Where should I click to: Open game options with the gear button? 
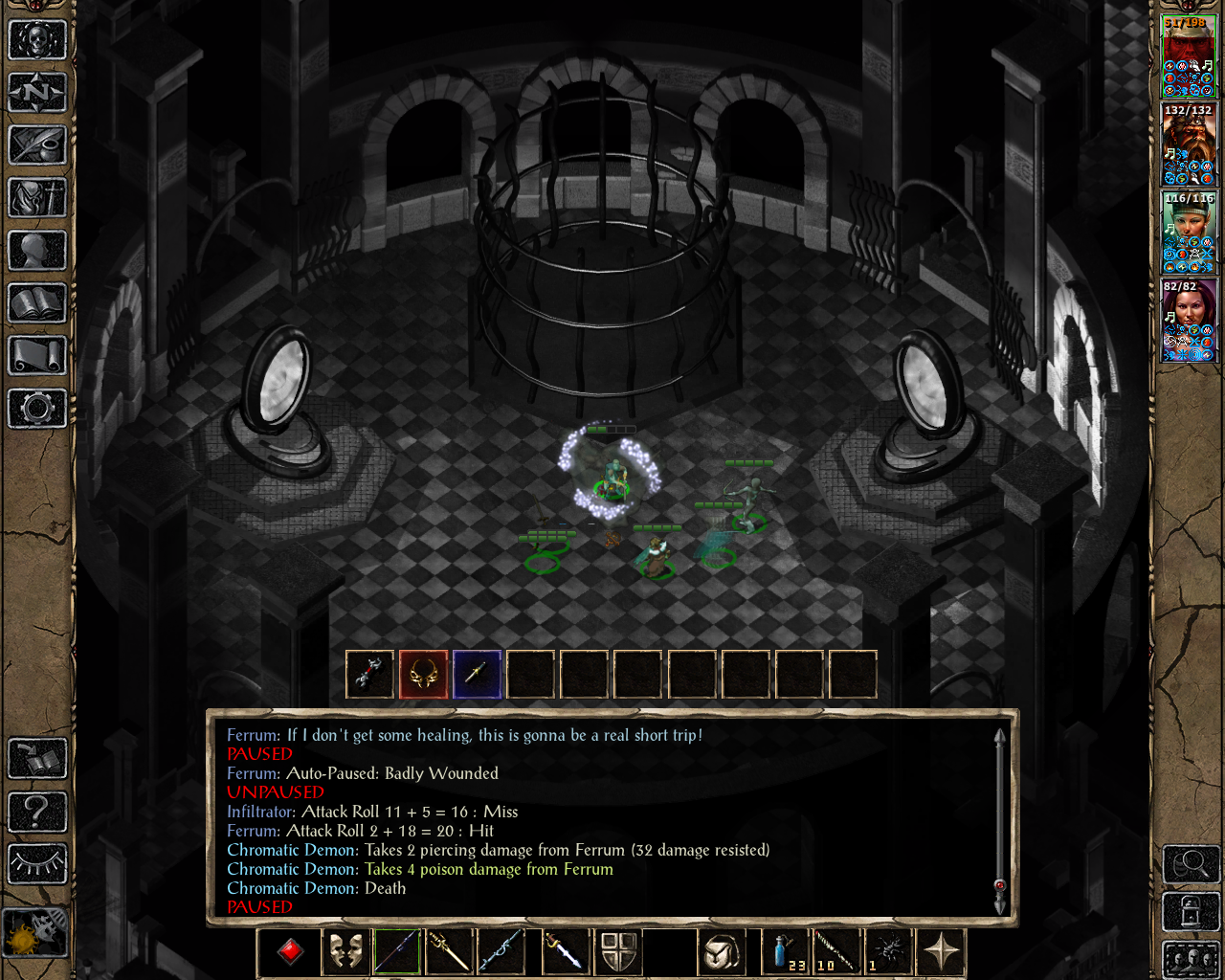pos(37,409)
